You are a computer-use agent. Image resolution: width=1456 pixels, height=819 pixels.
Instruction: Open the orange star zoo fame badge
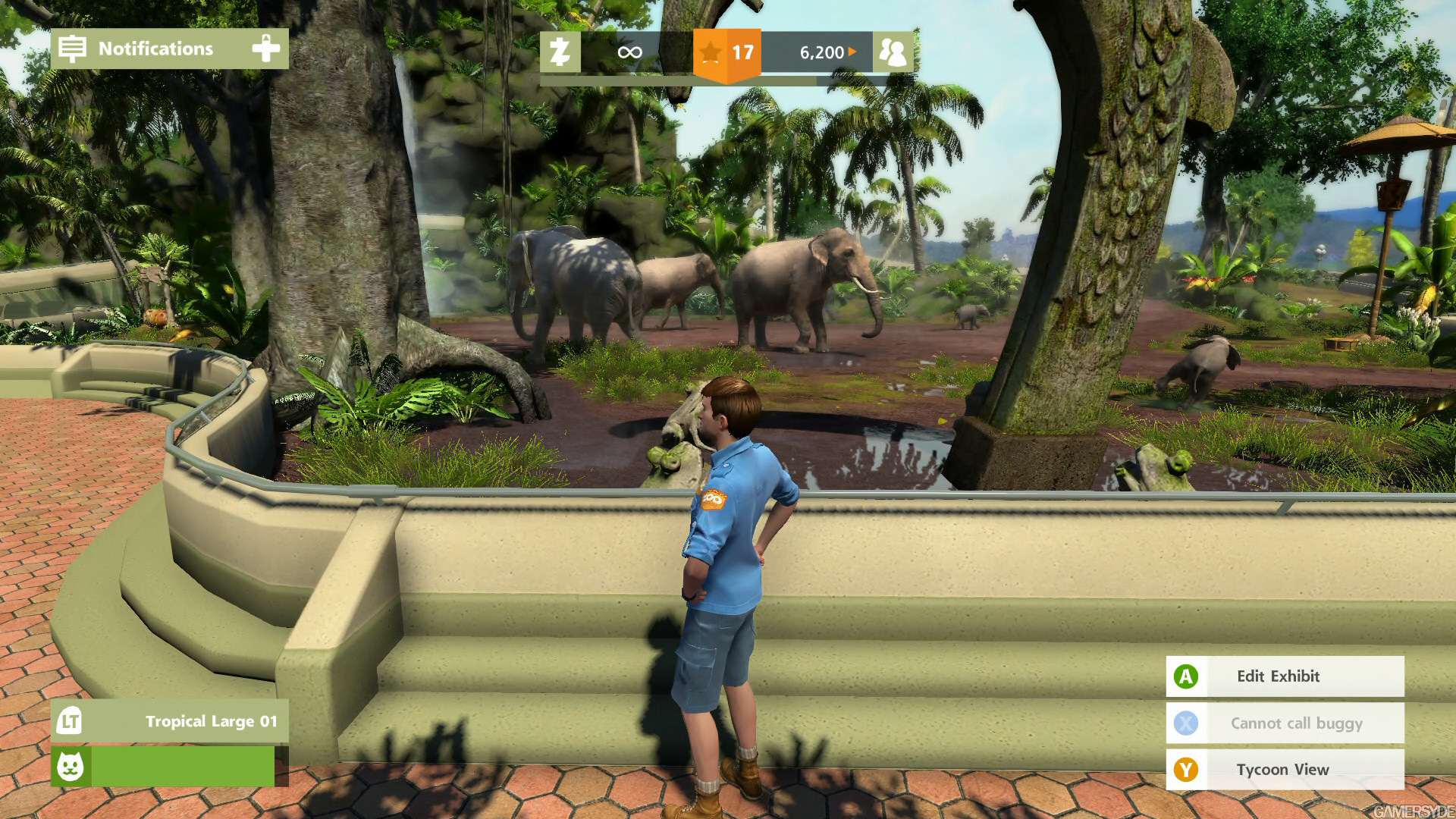(x=726, y=53)
